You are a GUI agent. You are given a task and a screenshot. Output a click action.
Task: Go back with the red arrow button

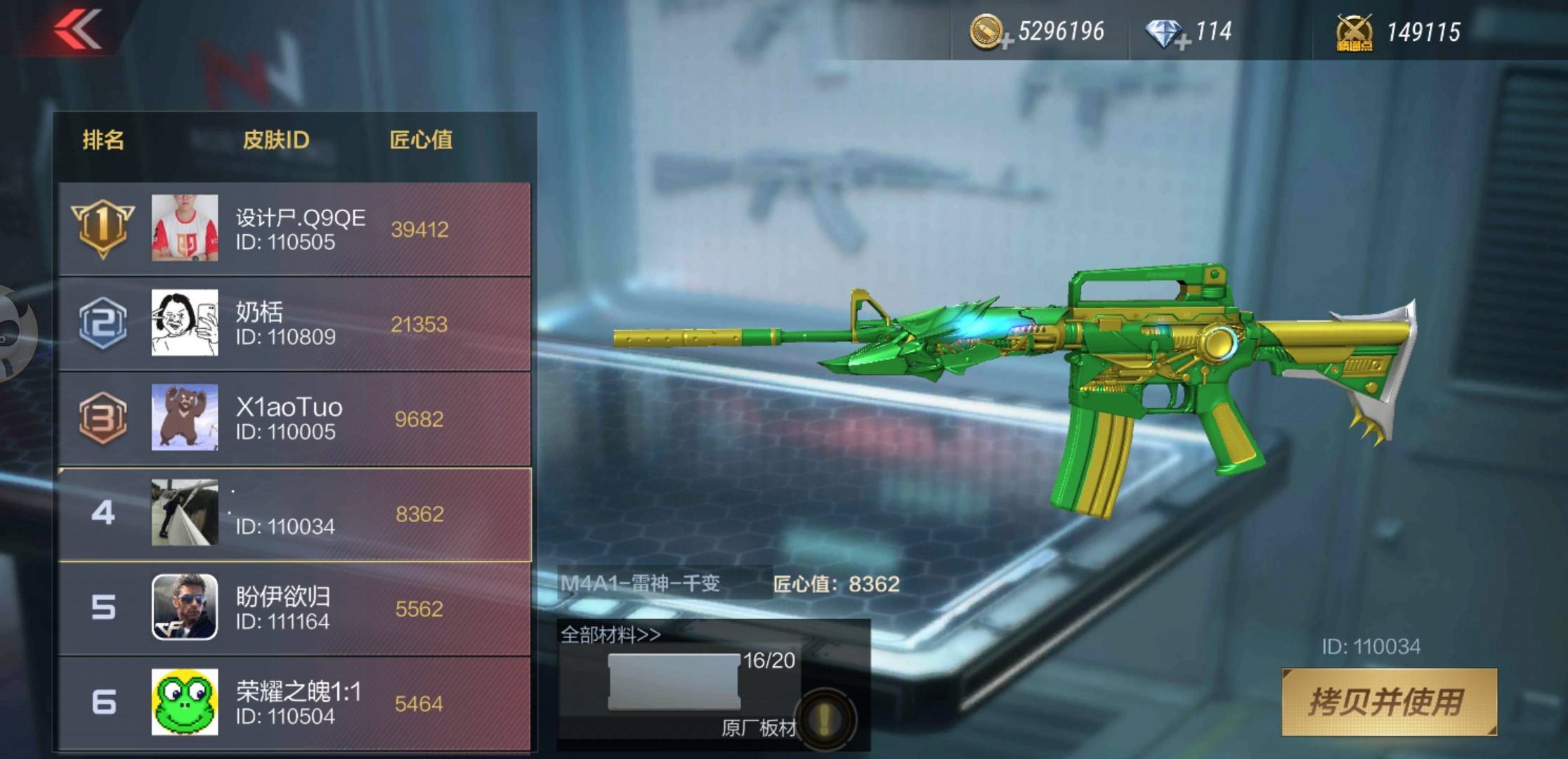click(78, 30)
